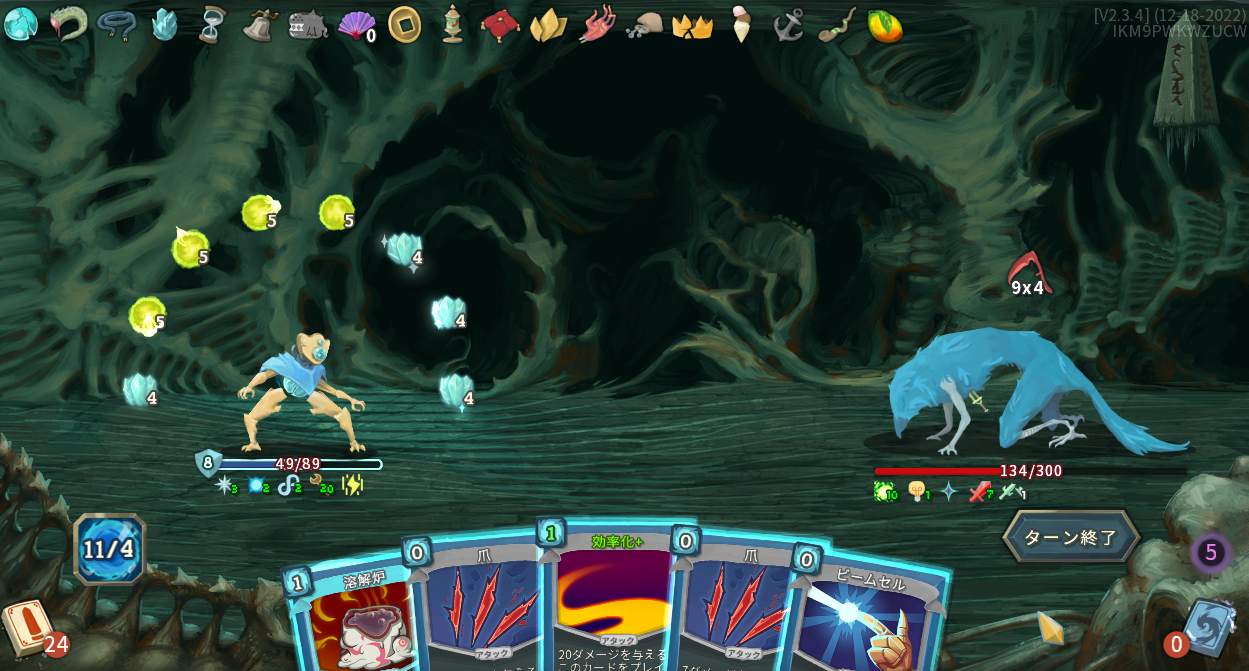
Task: Inspect the green lantern relic
Action: (x=452, y=24)
